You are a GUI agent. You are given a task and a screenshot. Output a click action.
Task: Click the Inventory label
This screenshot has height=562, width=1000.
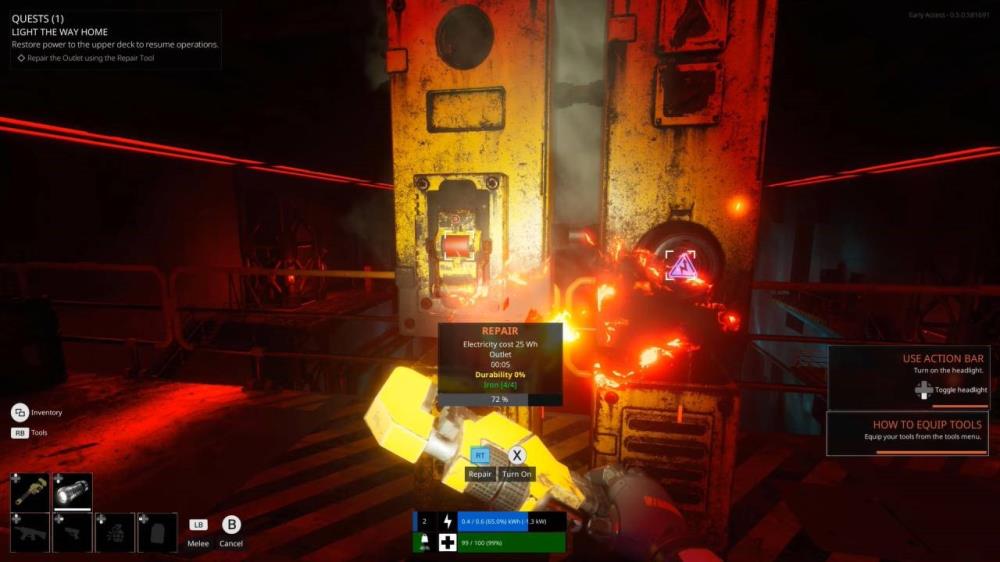(x=46, y=412)
